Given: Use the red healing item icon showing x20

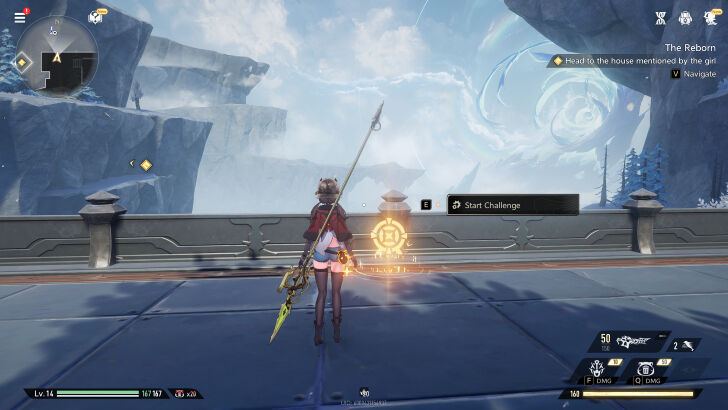Looking at the screenshot, I should pyautogui.click(x=180, y=394).
